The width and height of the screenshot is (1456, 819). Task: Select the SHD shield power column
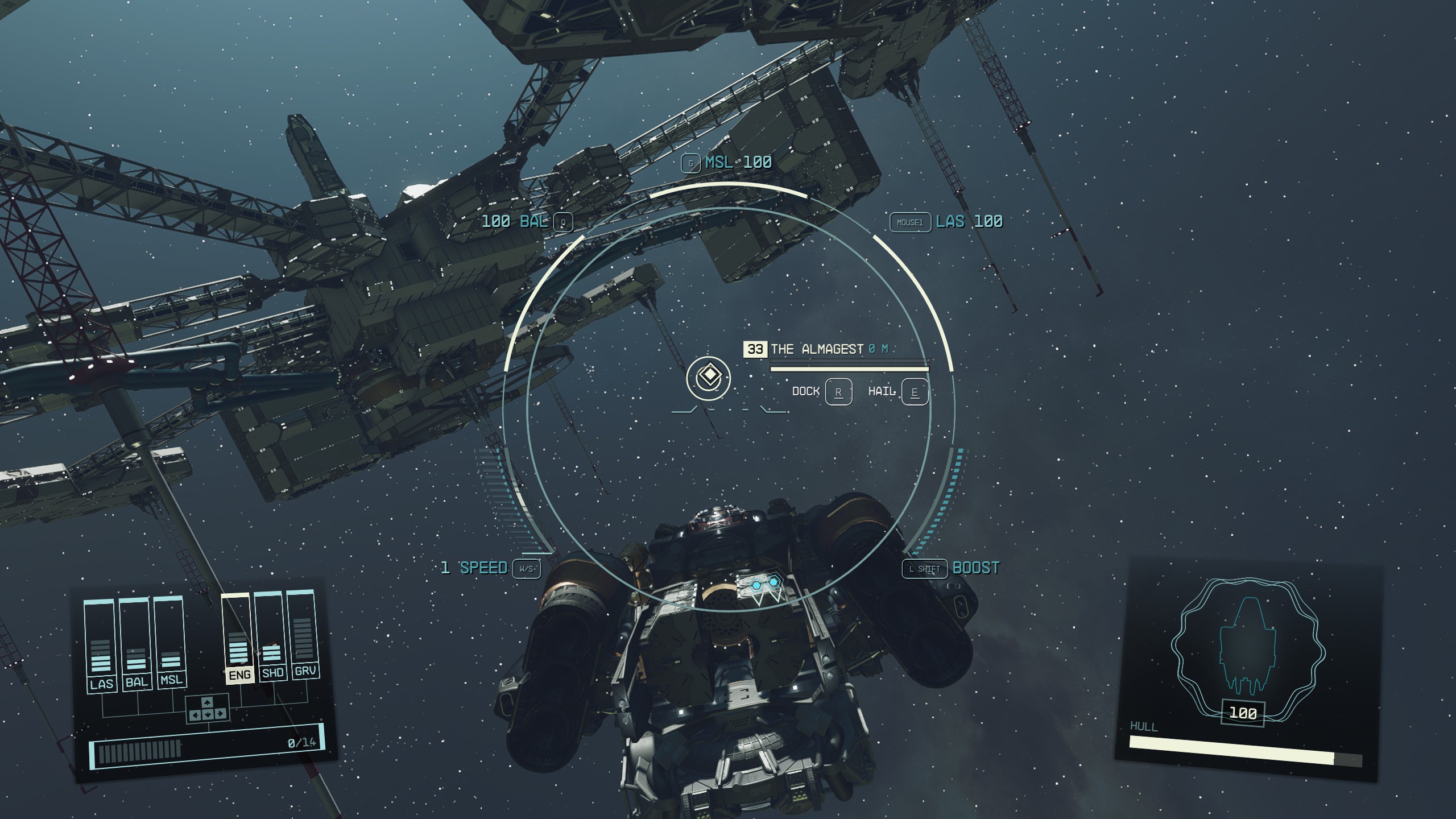(271, 636)
